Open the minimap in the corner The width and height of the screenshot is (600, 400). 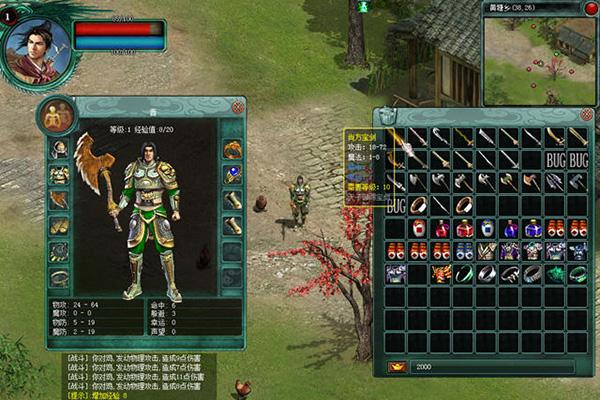tap(540, 52)
